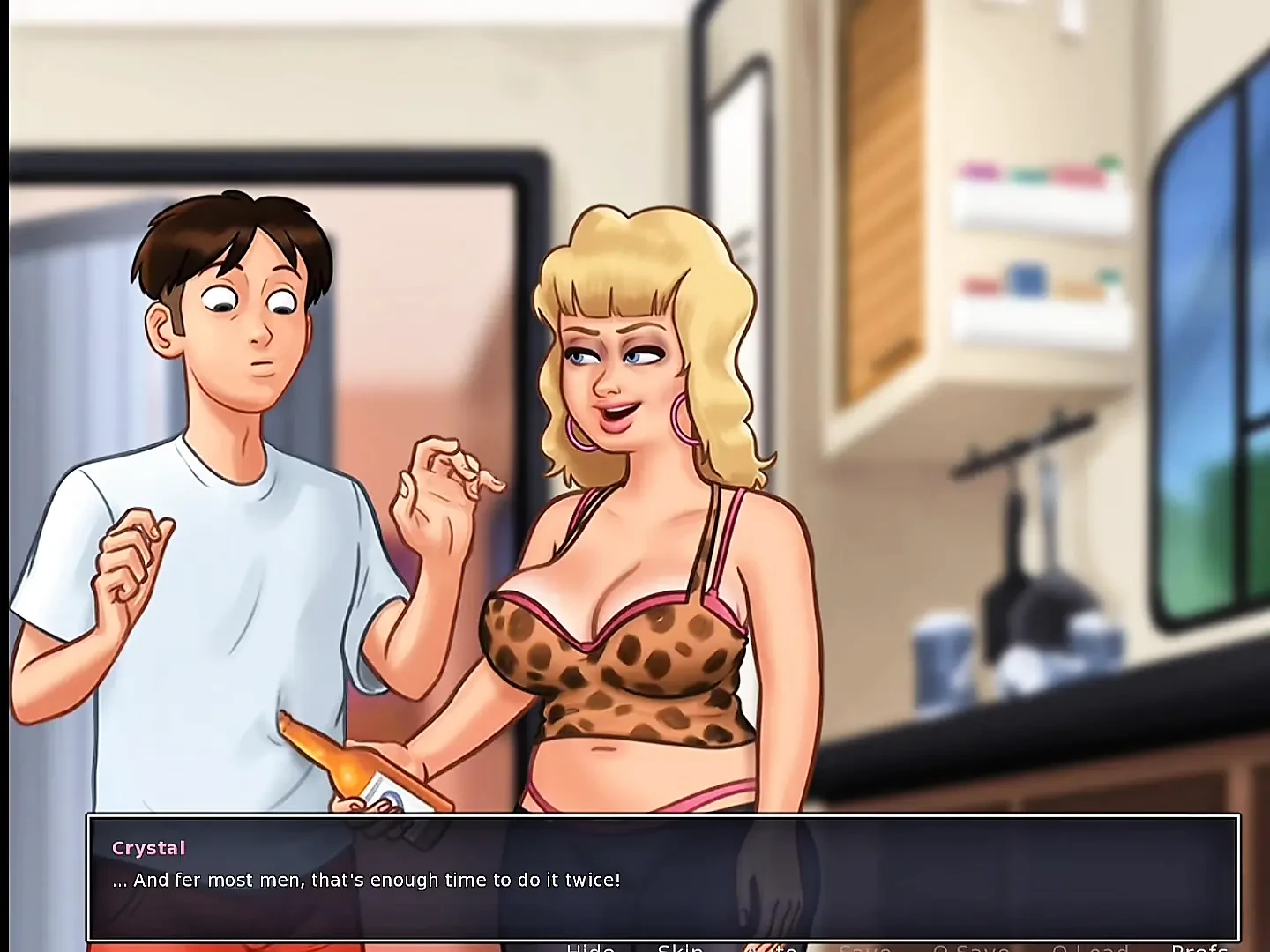Skip the dialogue using Skip
This screenshot has width=1270, height=952.
click(680, 948)
